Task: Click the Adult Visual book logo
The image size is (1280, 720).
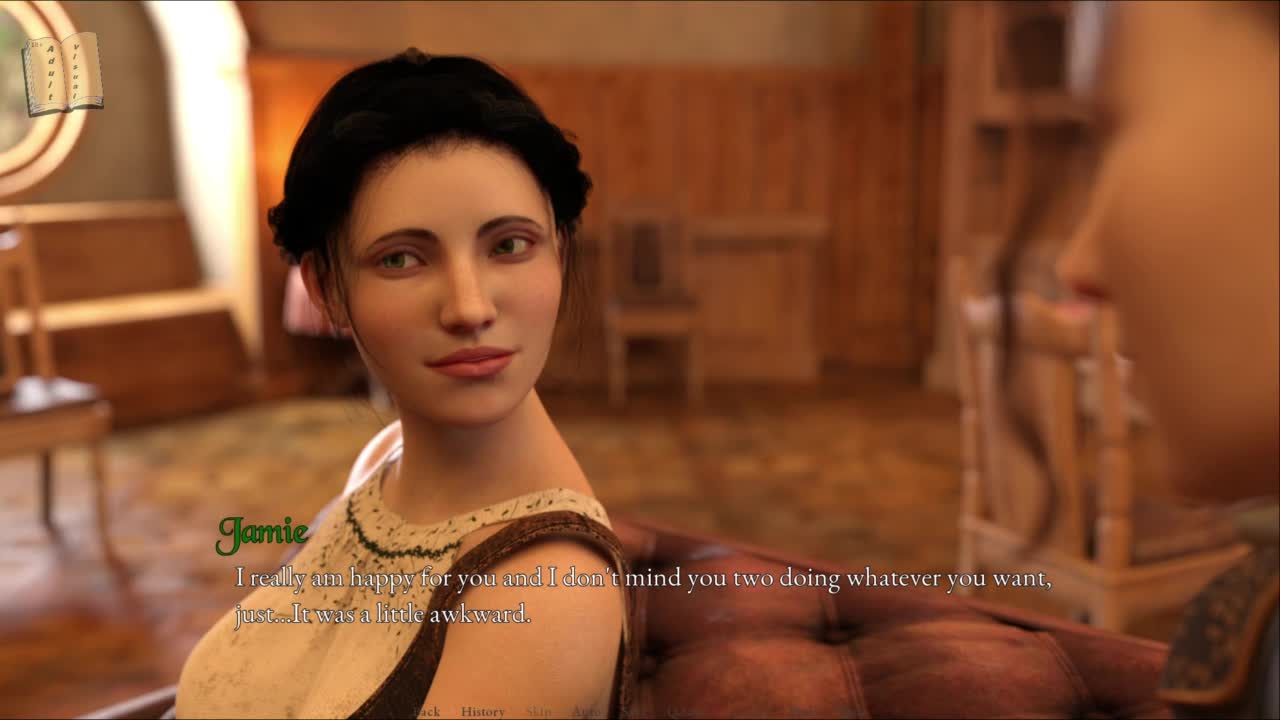Action: [62, 74]
